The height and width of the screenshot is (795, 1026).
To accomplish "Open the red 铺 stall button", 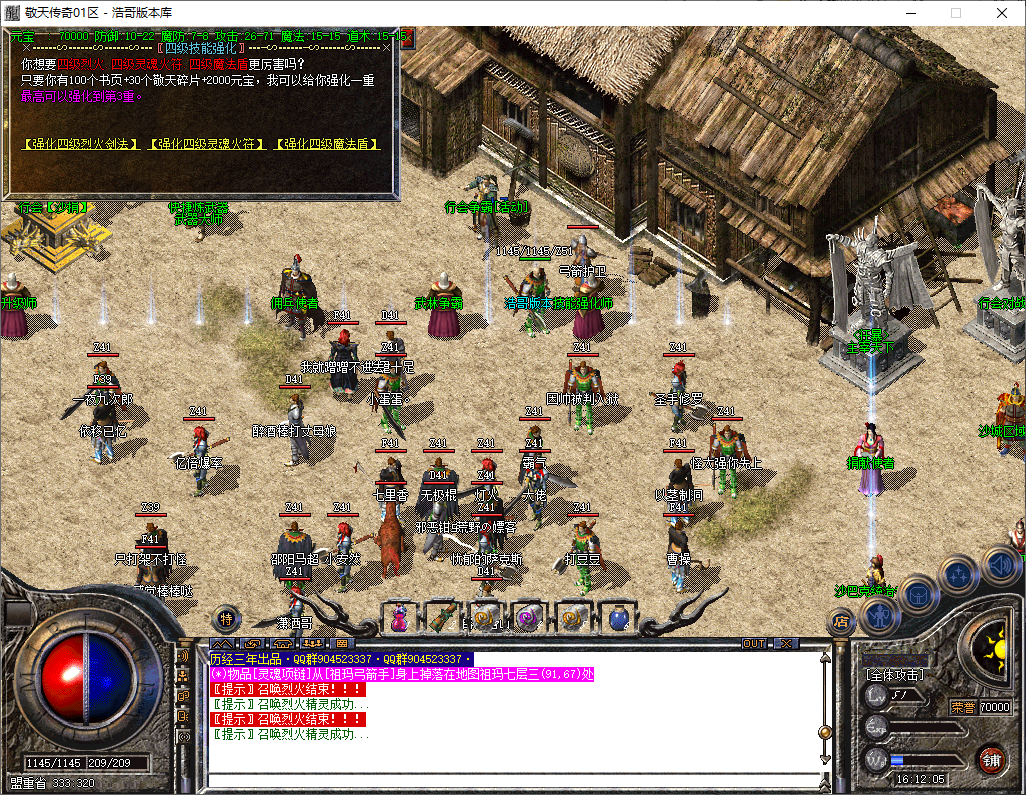I will pyautogui.click(x=991, y=758).
